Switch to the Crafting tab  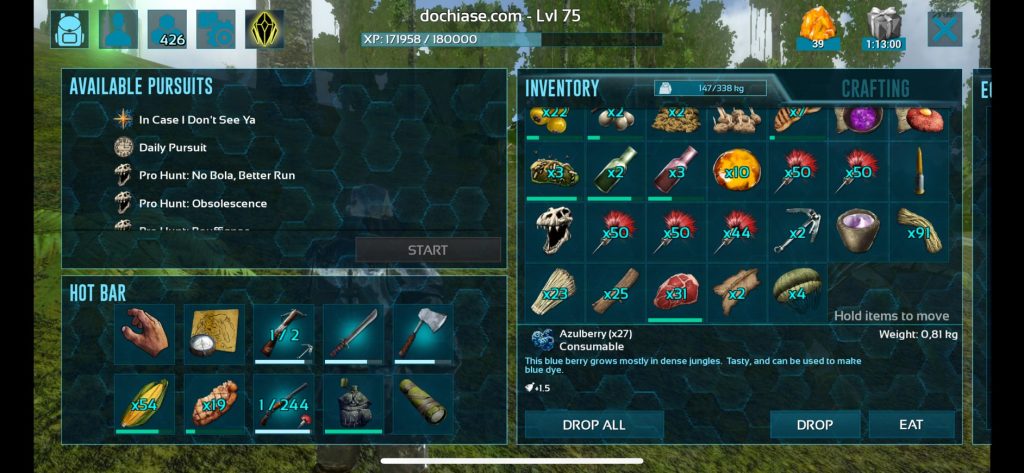[875, 88]
